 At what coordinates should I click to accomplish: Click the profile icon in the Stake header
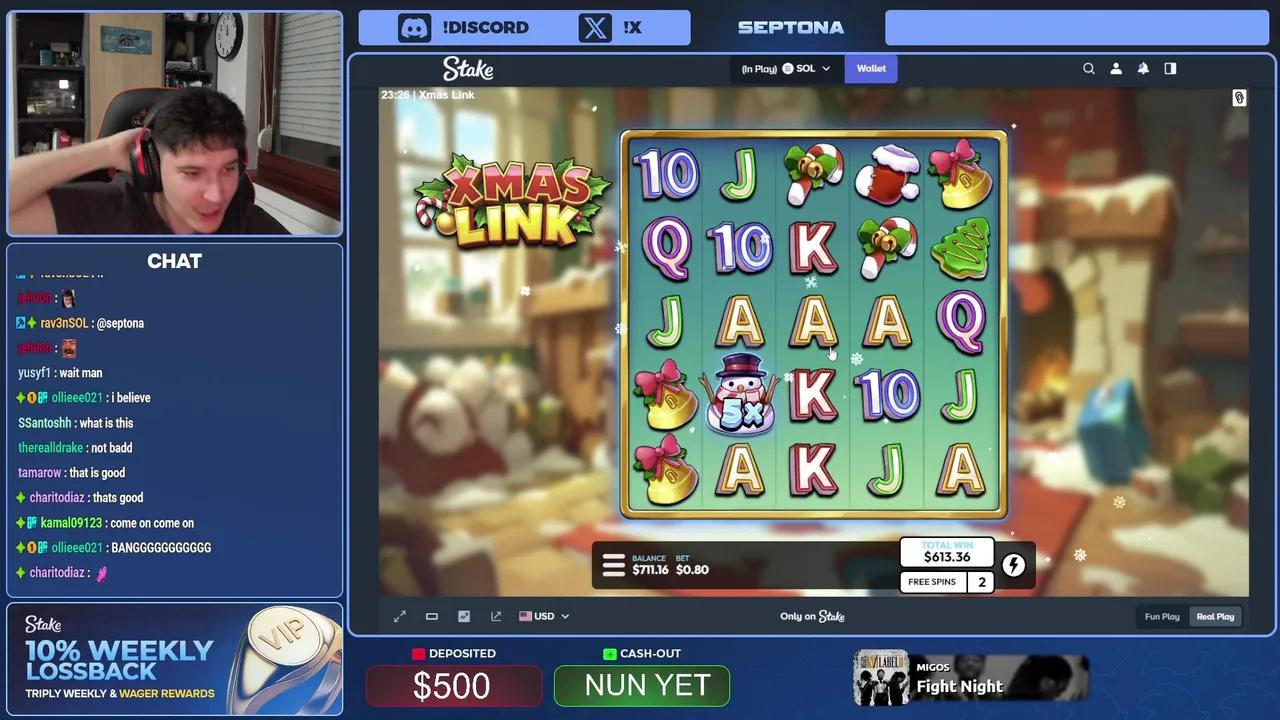[1116, 68]
